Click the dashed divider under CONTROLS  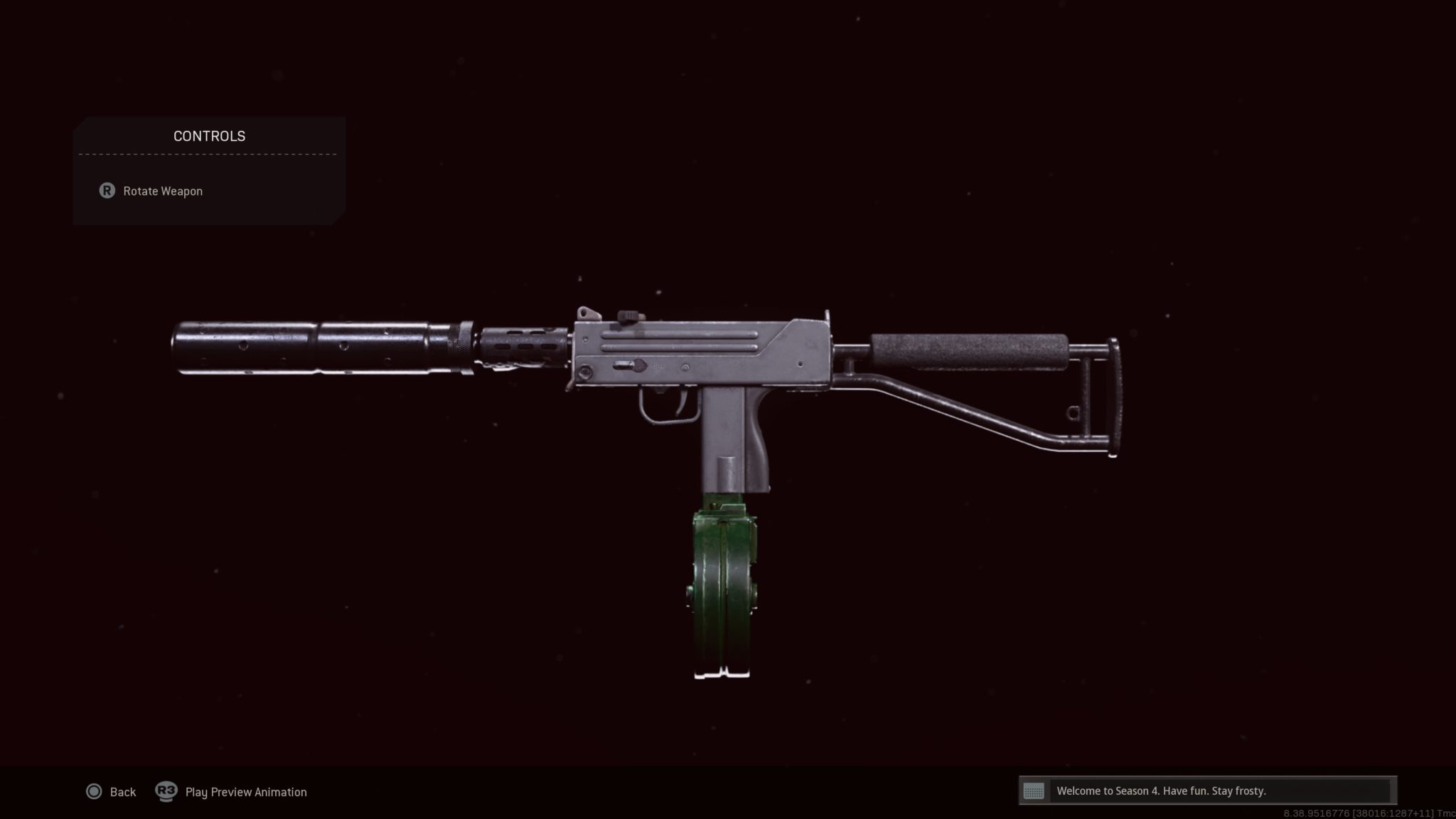tap(208, 156)
